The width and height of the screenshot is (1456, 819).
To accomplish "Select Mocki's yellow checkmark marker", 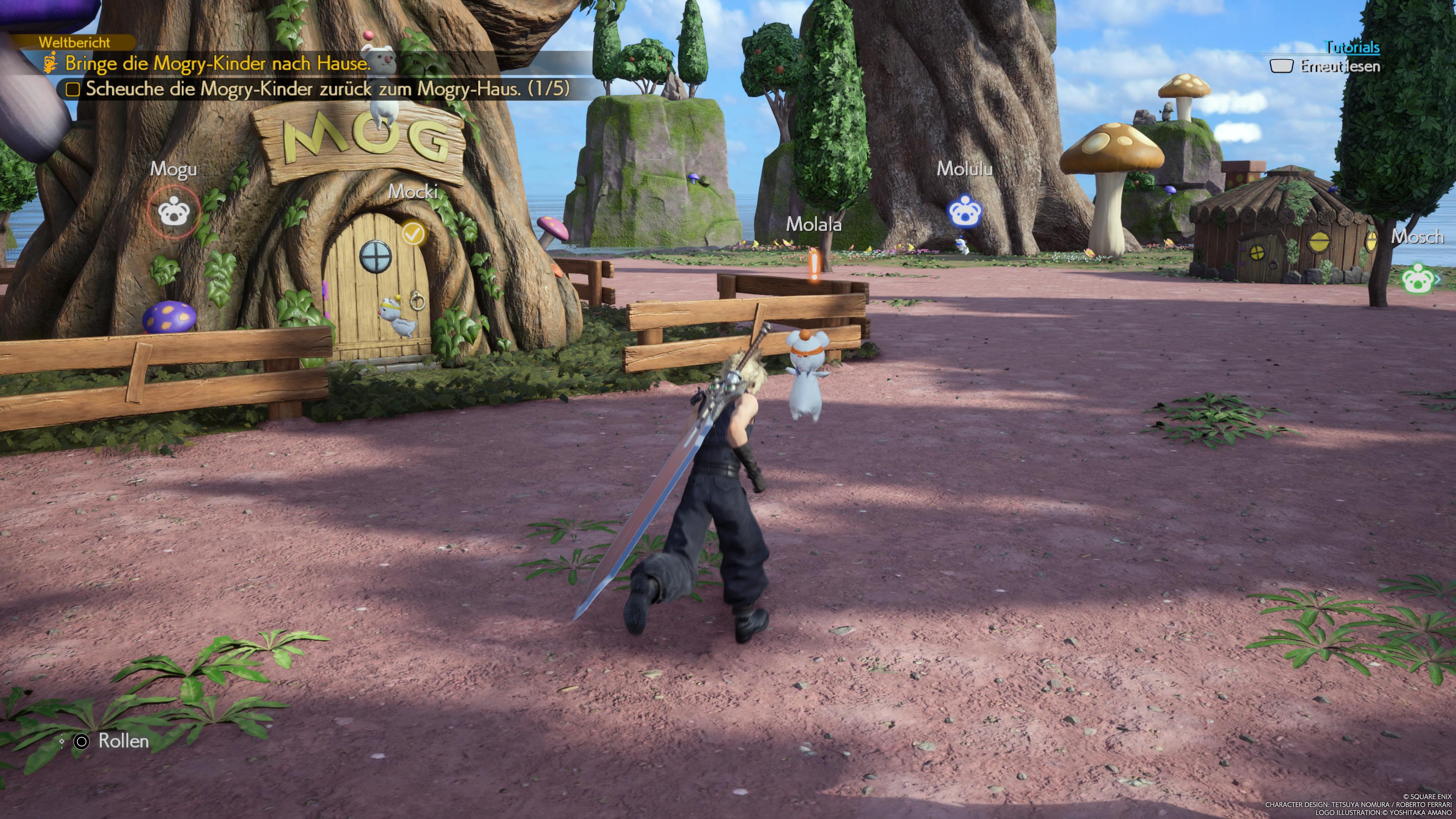I will click(414, 232).
